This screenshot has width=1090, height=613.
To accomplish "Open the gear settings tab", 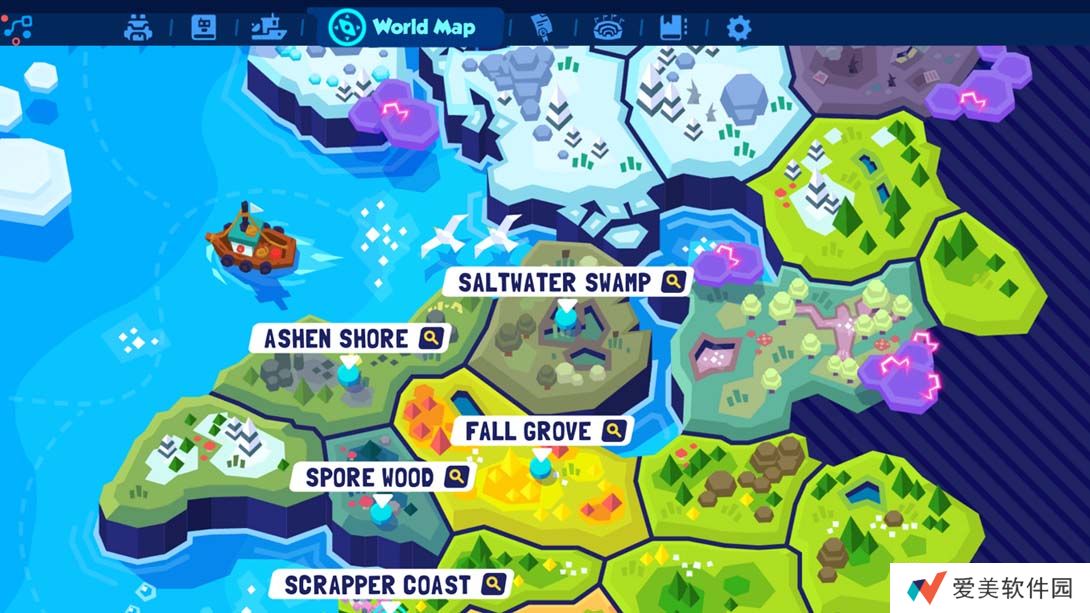I will pos(738,27).
